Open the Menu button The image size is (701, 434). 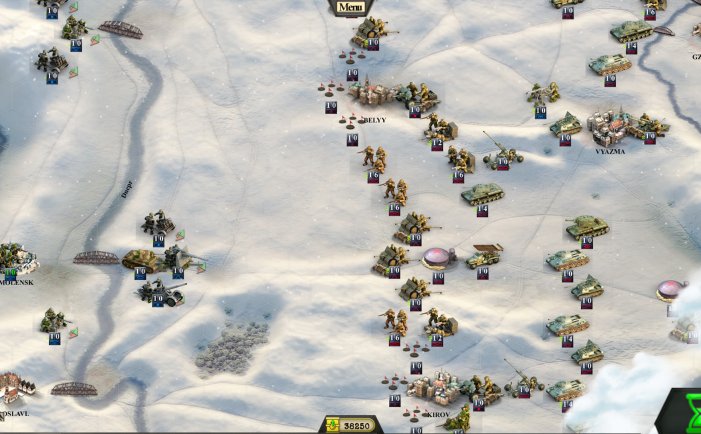pyautogui.click(x=349, y=7)
